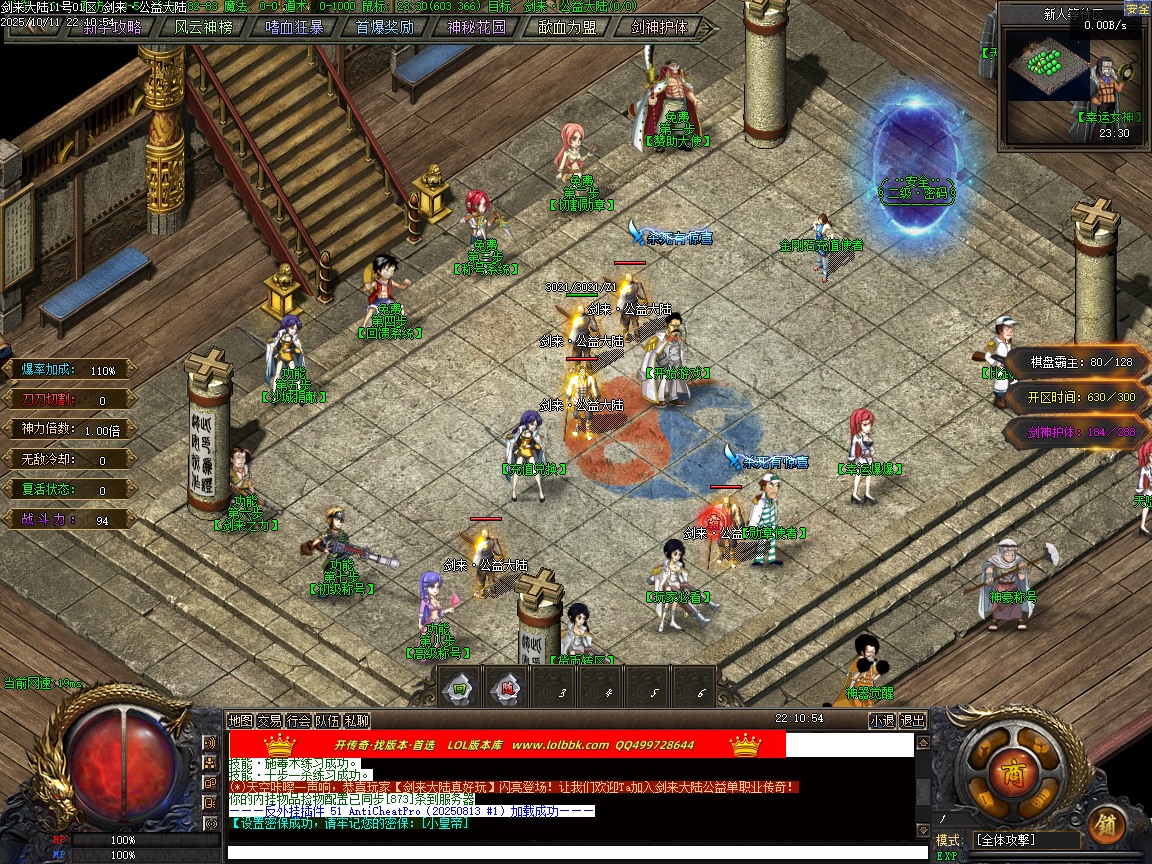Use the 随 random teleport scroll slot
The image size is (1152, 864).
pyautogui.click(x=508, y=688)
